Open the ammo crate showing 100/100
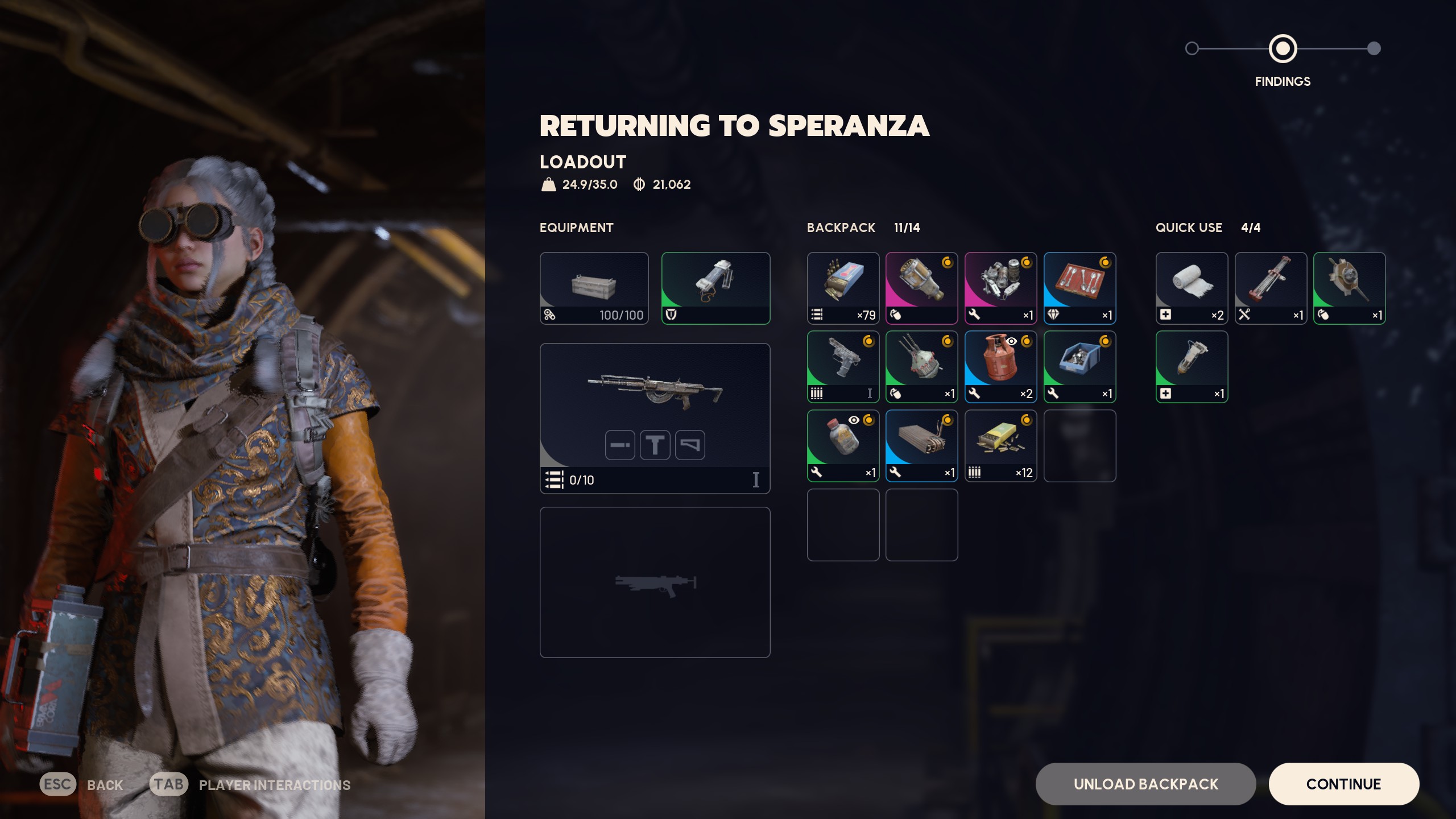 [x=594, y=287]
